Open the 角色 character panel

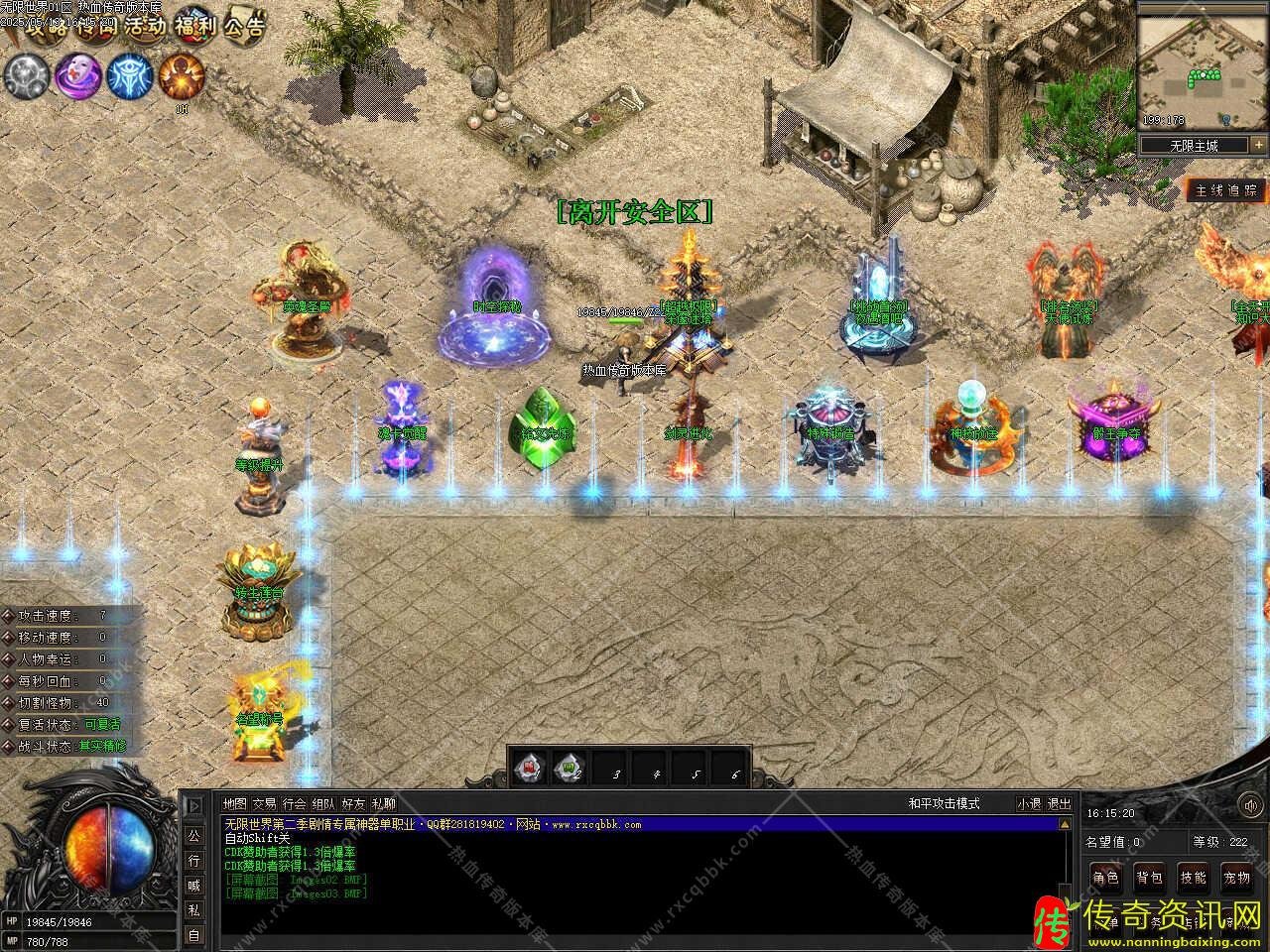tap(1106, 878)
